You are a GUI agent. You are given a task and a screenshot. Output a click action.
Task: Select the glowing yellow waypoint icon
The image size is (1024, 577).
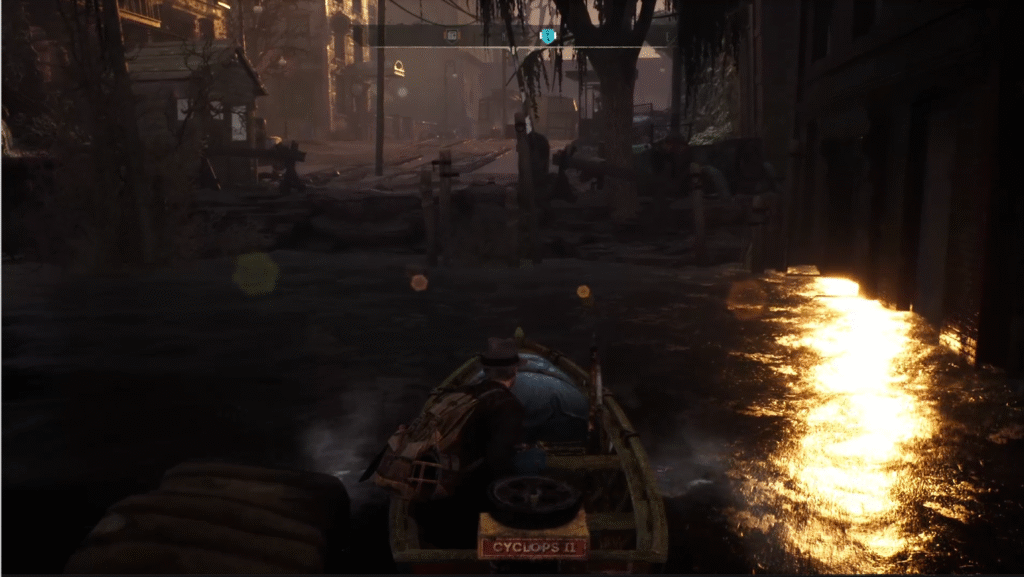tap(398, 68)
